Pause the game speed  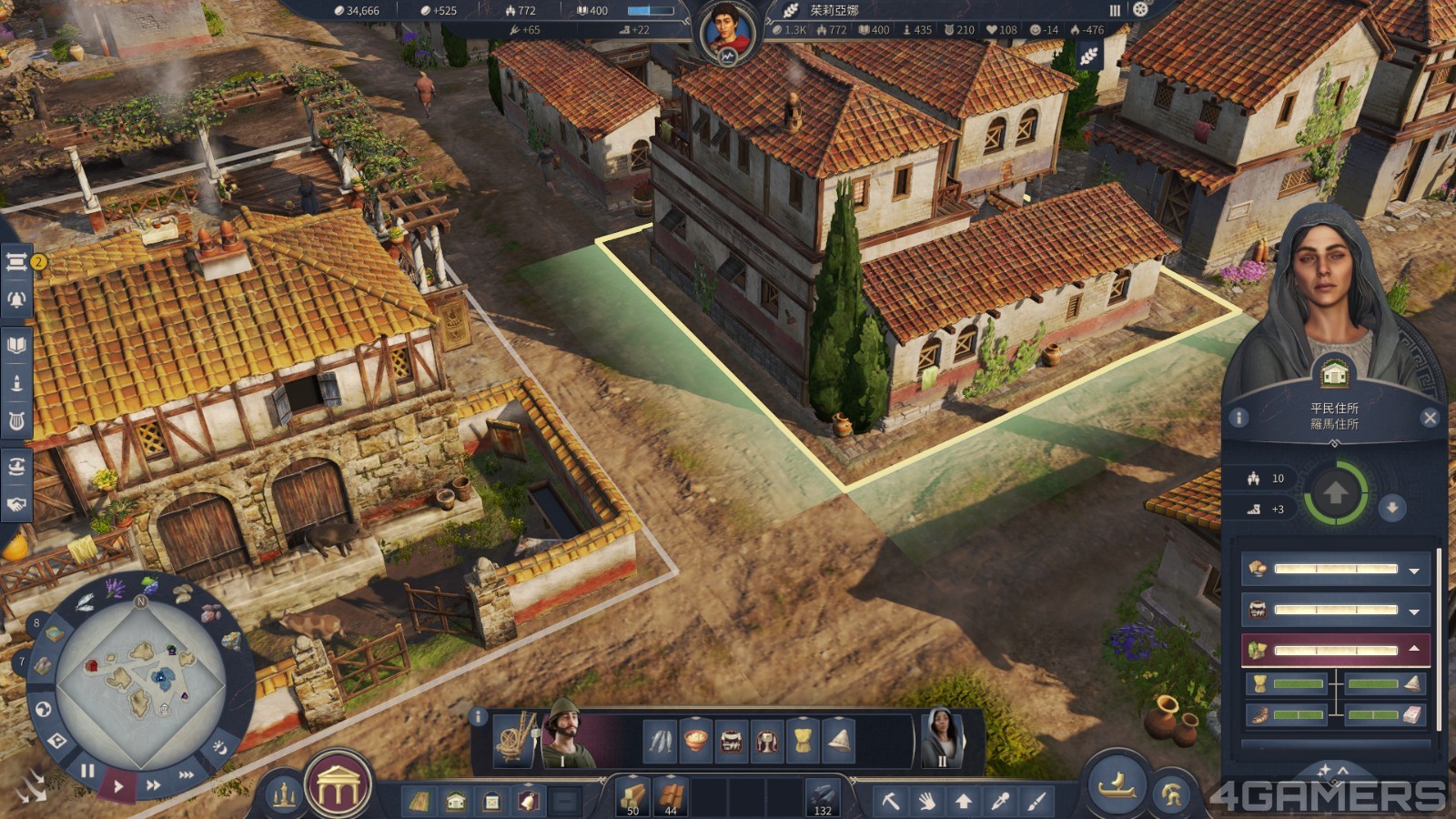tap(87, 771)
